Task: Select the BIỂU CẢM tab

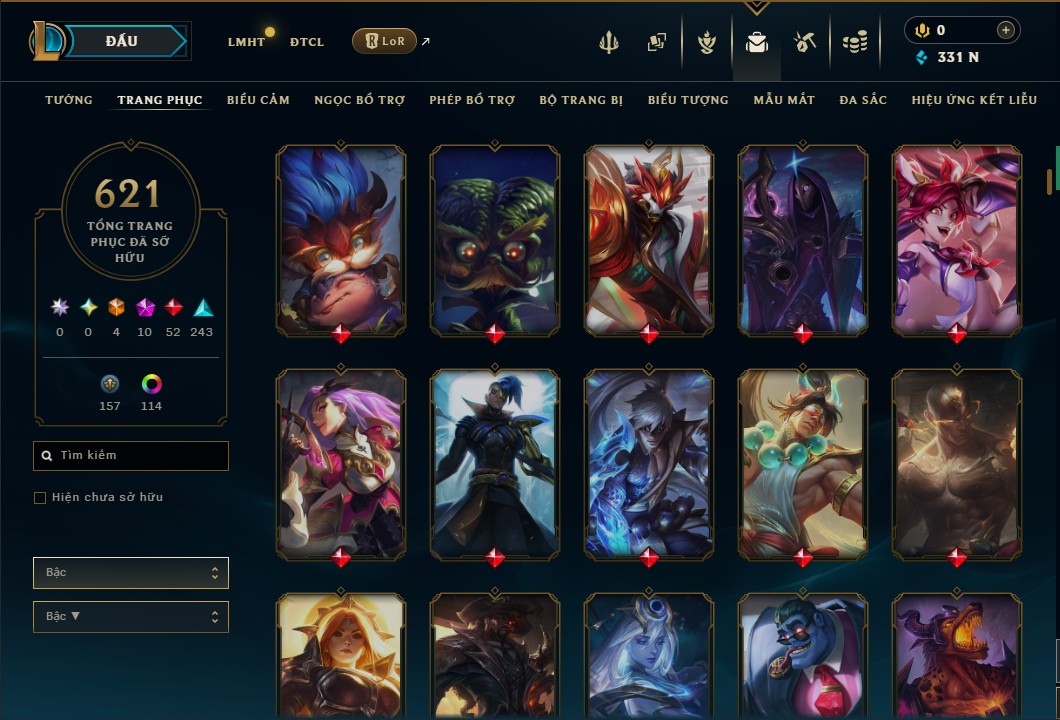Action: [258, 100]
